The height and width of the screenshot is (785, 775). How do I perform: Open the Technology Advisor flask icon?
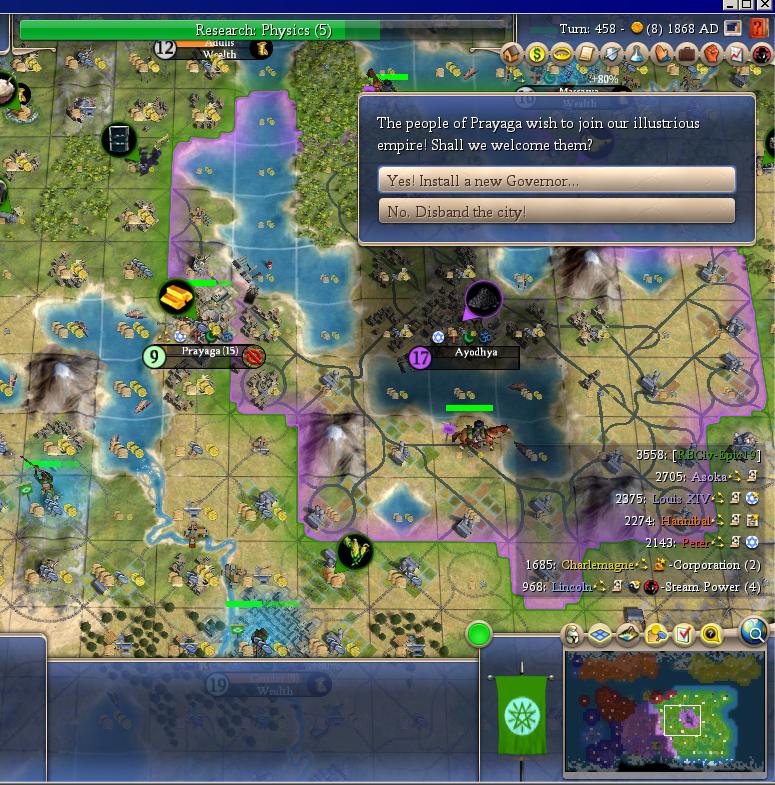(x=637, y=54)
